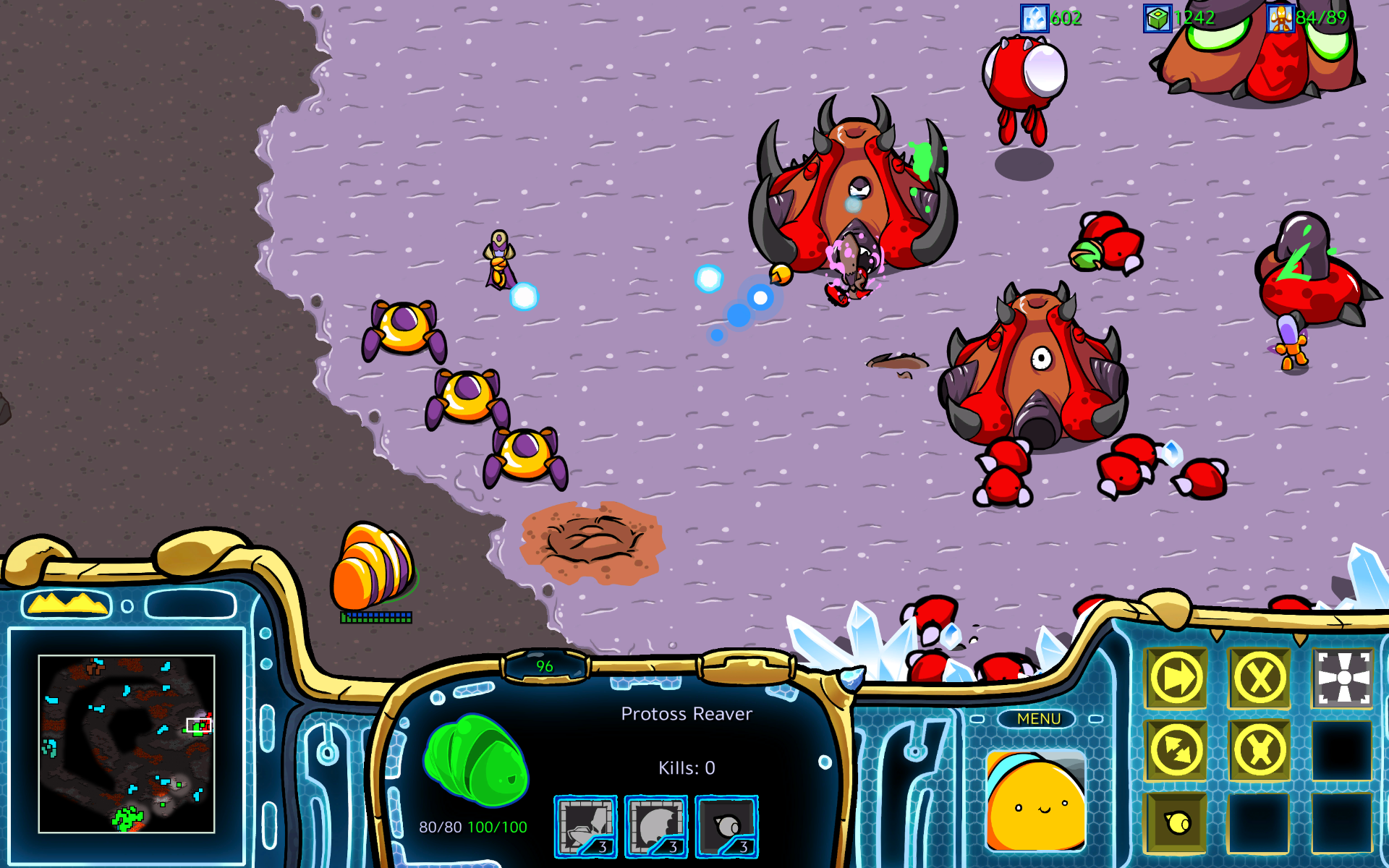Click the gold 96 counter plaque
The width and height of the screenshot is (1389, 868).
point(545,665)
